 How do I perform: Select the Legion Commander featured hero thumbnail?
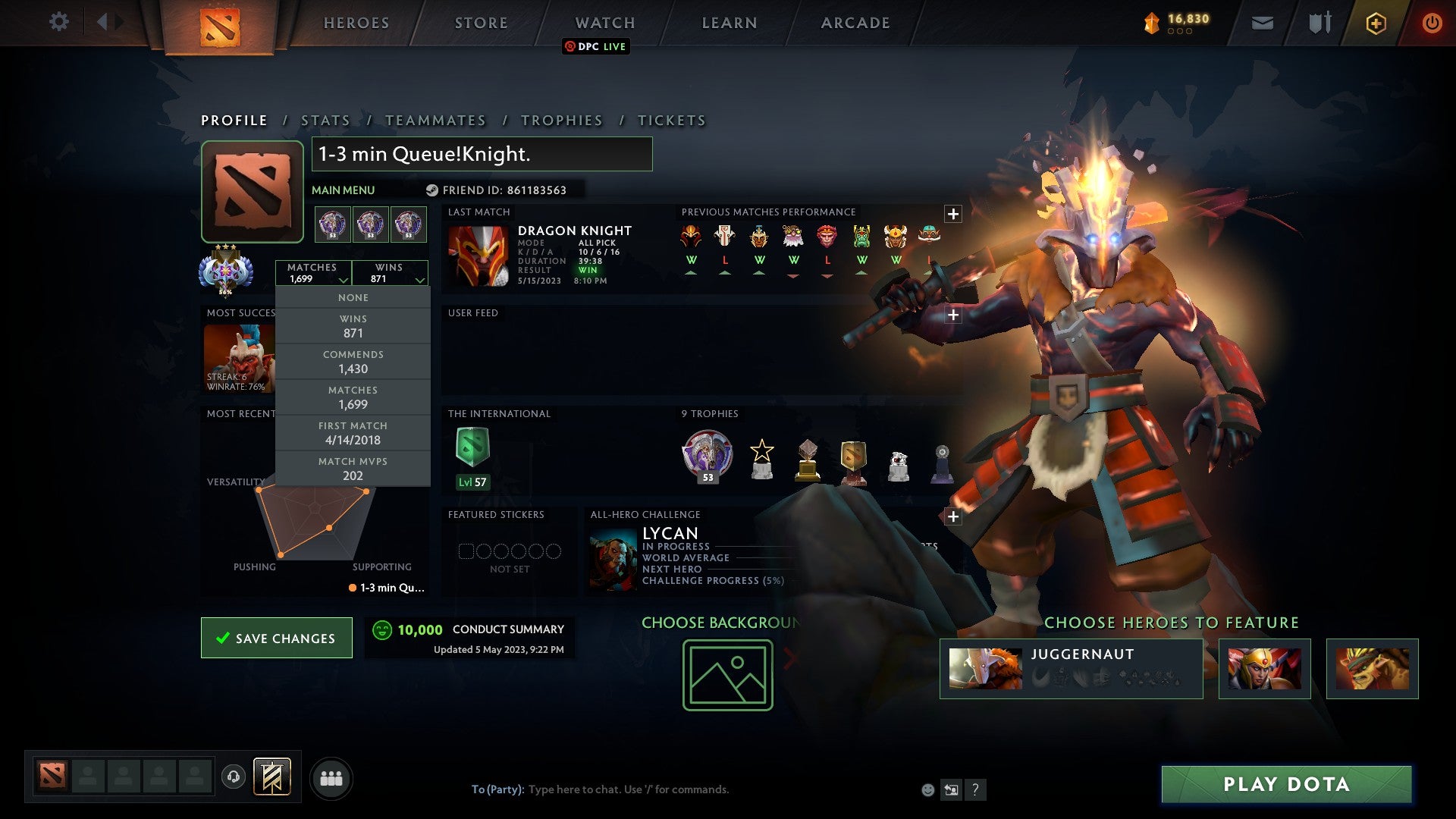tap(1264, 669)
